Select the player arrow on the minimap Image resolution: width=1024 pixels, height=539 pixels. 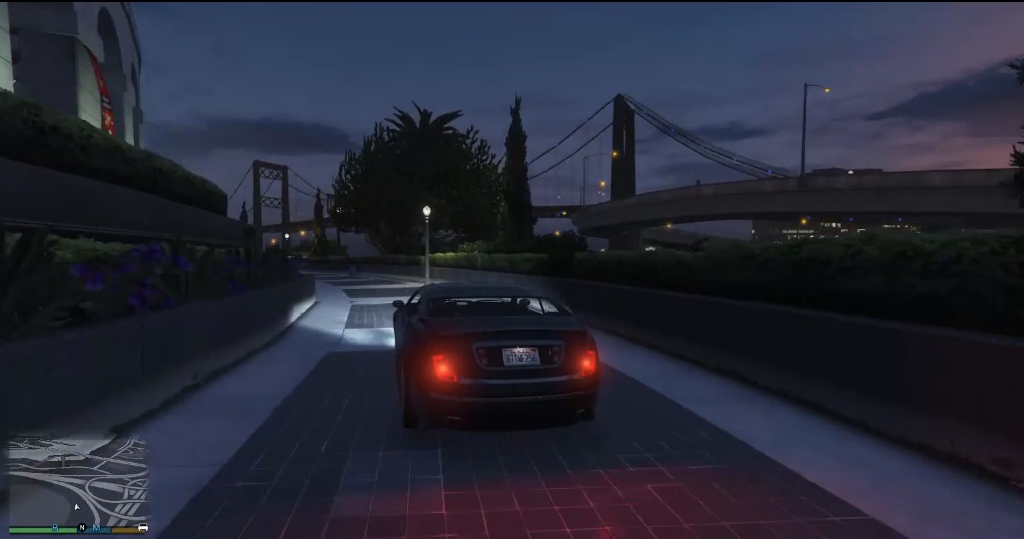pos(77,507)
